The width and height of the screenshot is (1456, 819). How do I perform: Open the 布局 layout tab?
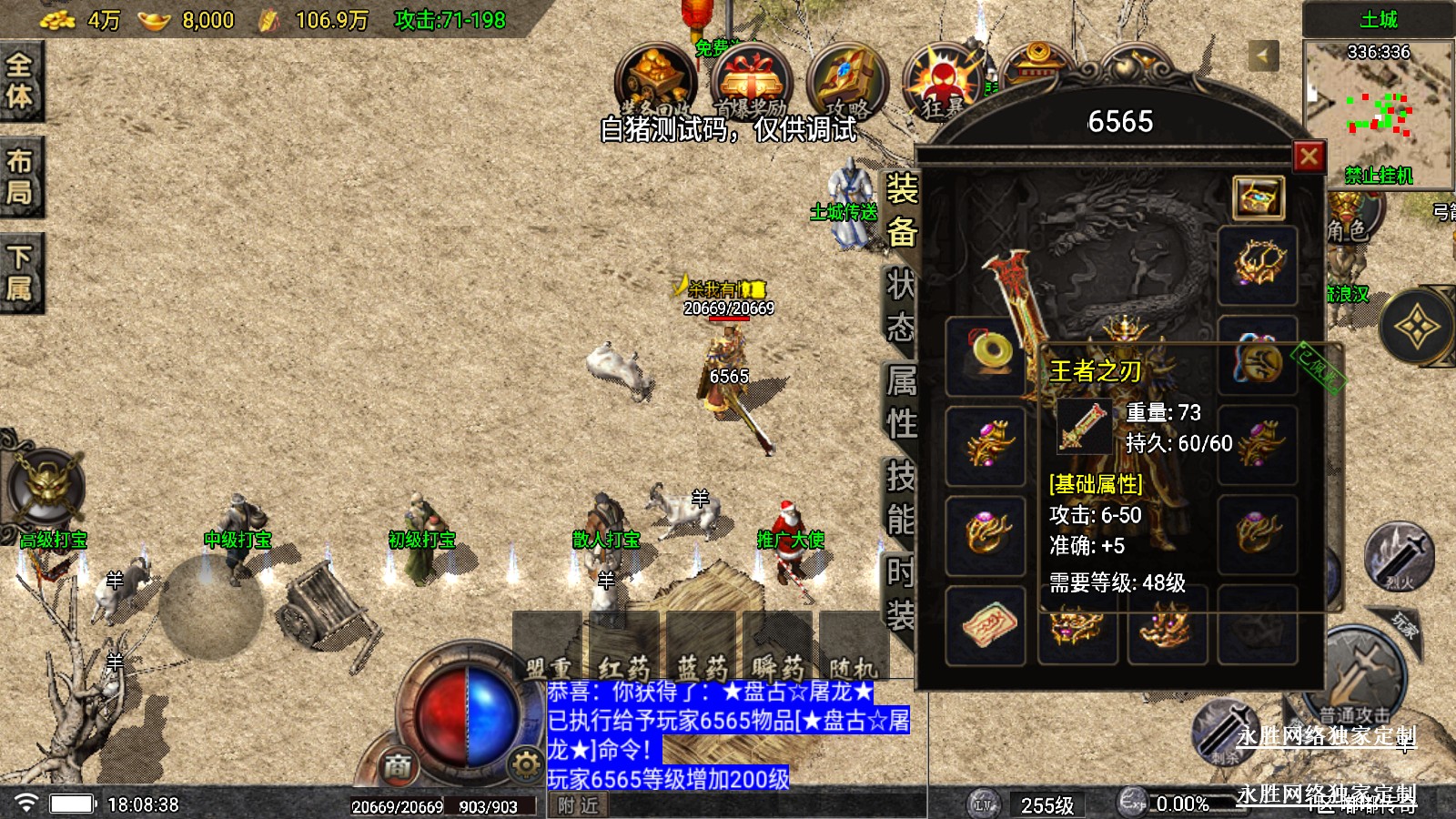pyautogui.click(x=20, y=177)
